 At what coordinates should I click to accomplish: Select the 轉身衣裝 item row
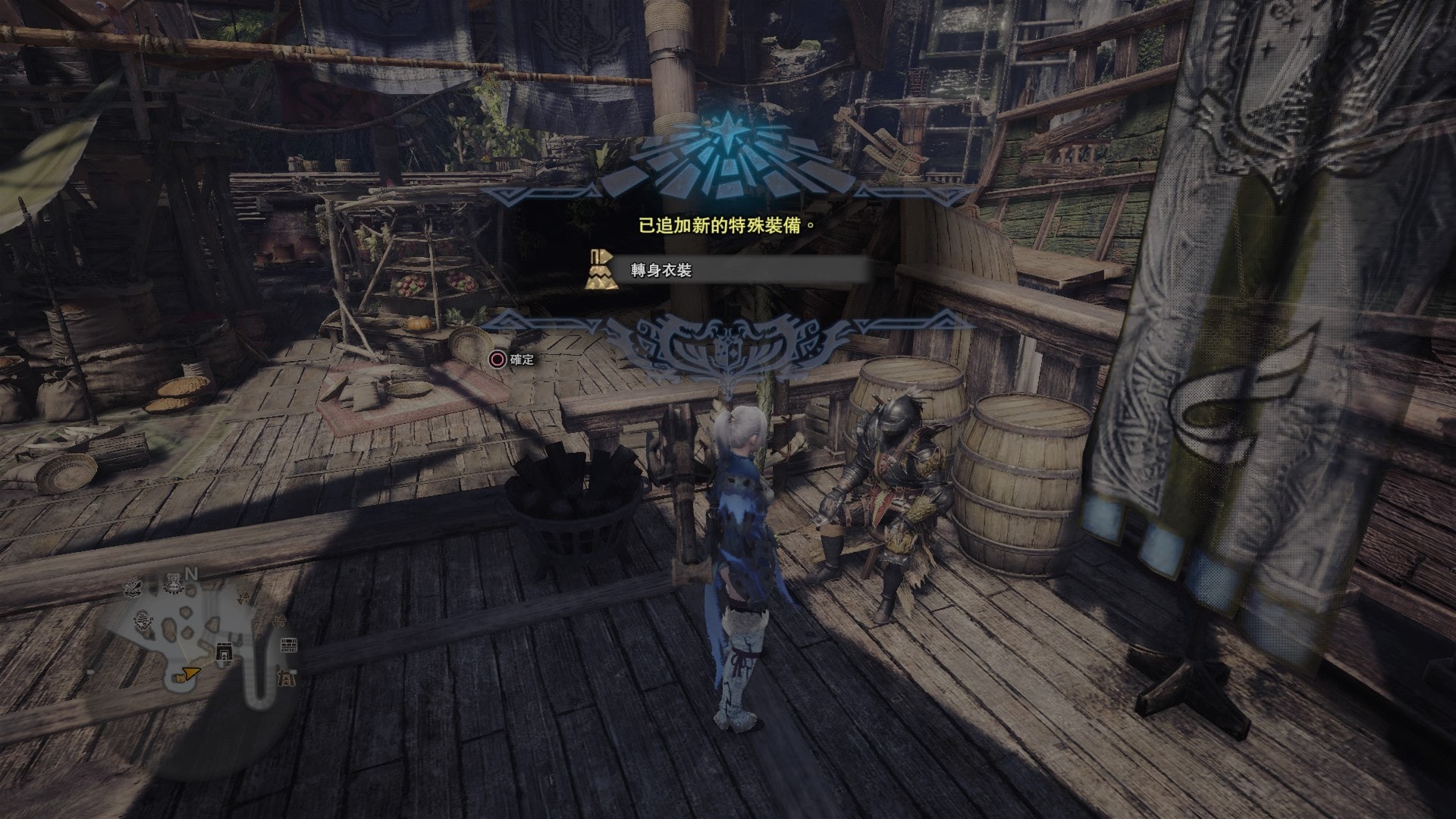(x=728, y=270)
